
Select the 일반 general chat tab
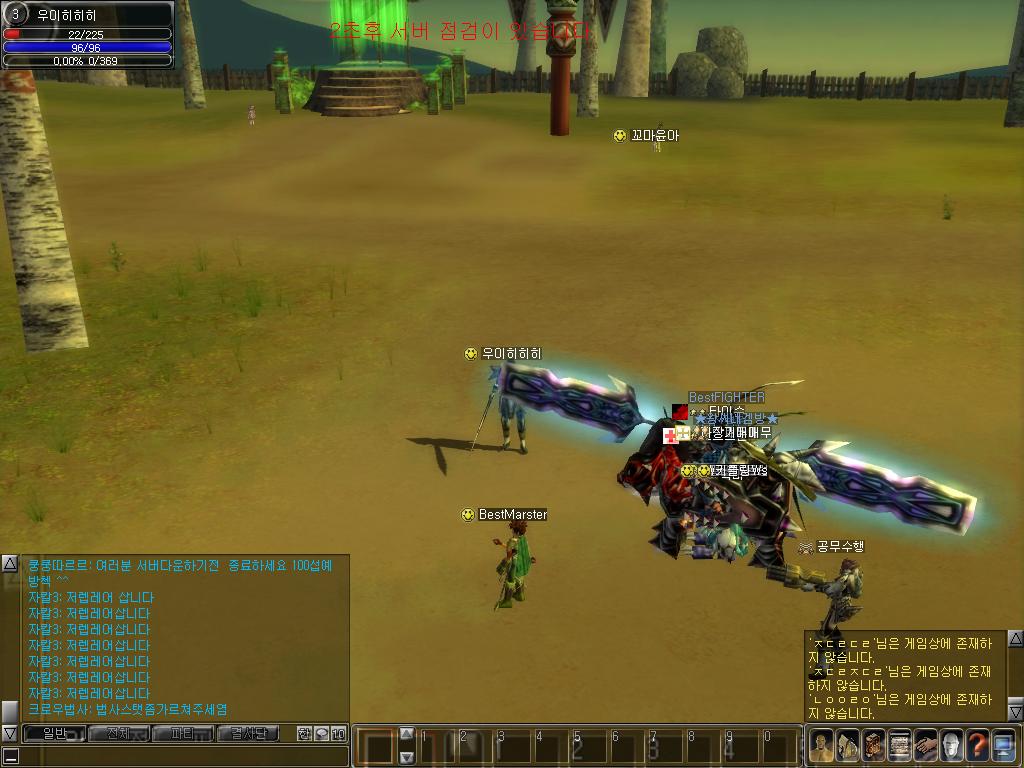tap(53, 734)
